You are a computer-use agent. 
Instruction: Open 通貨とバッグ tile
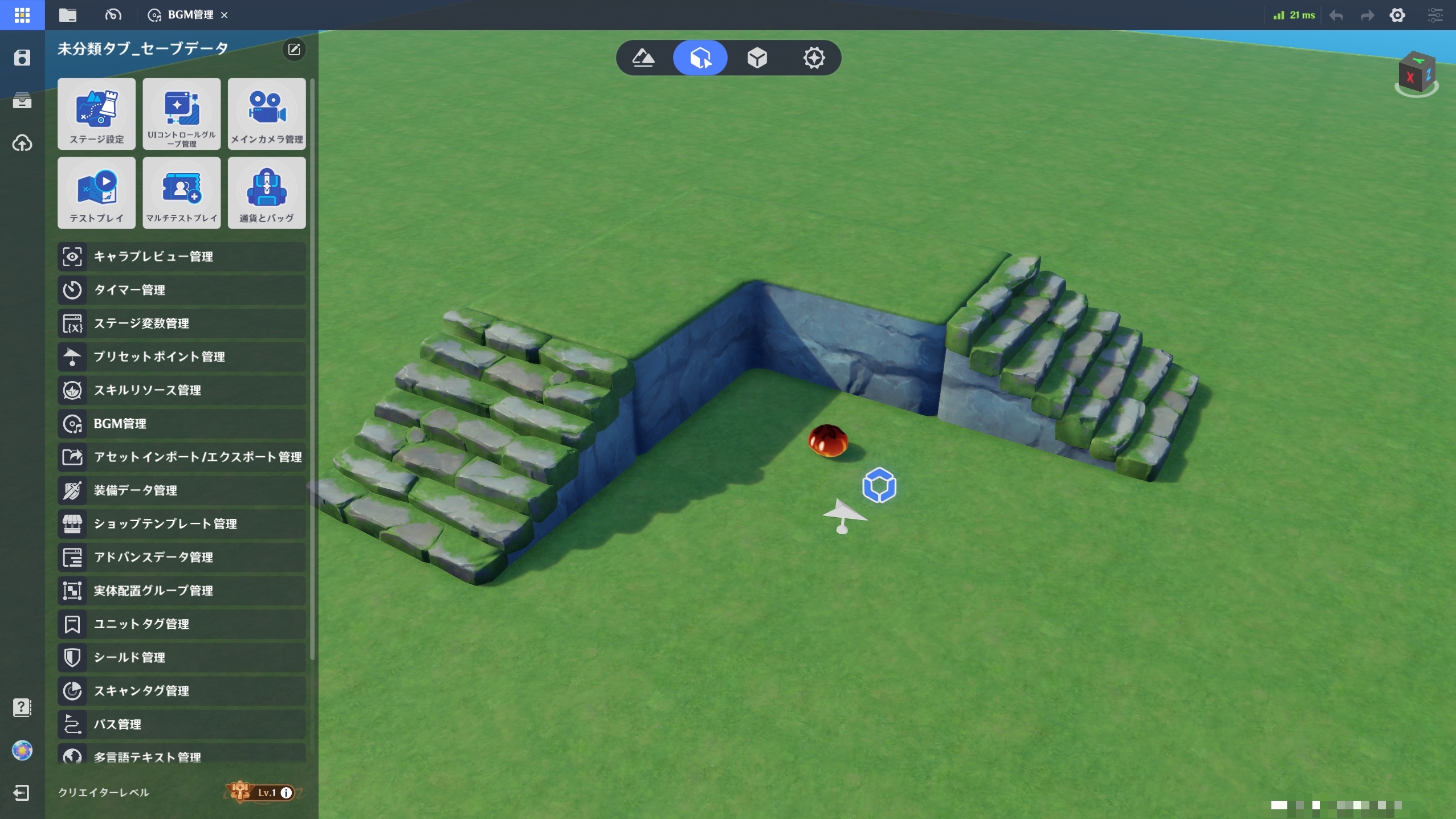(x=267, y=193)
